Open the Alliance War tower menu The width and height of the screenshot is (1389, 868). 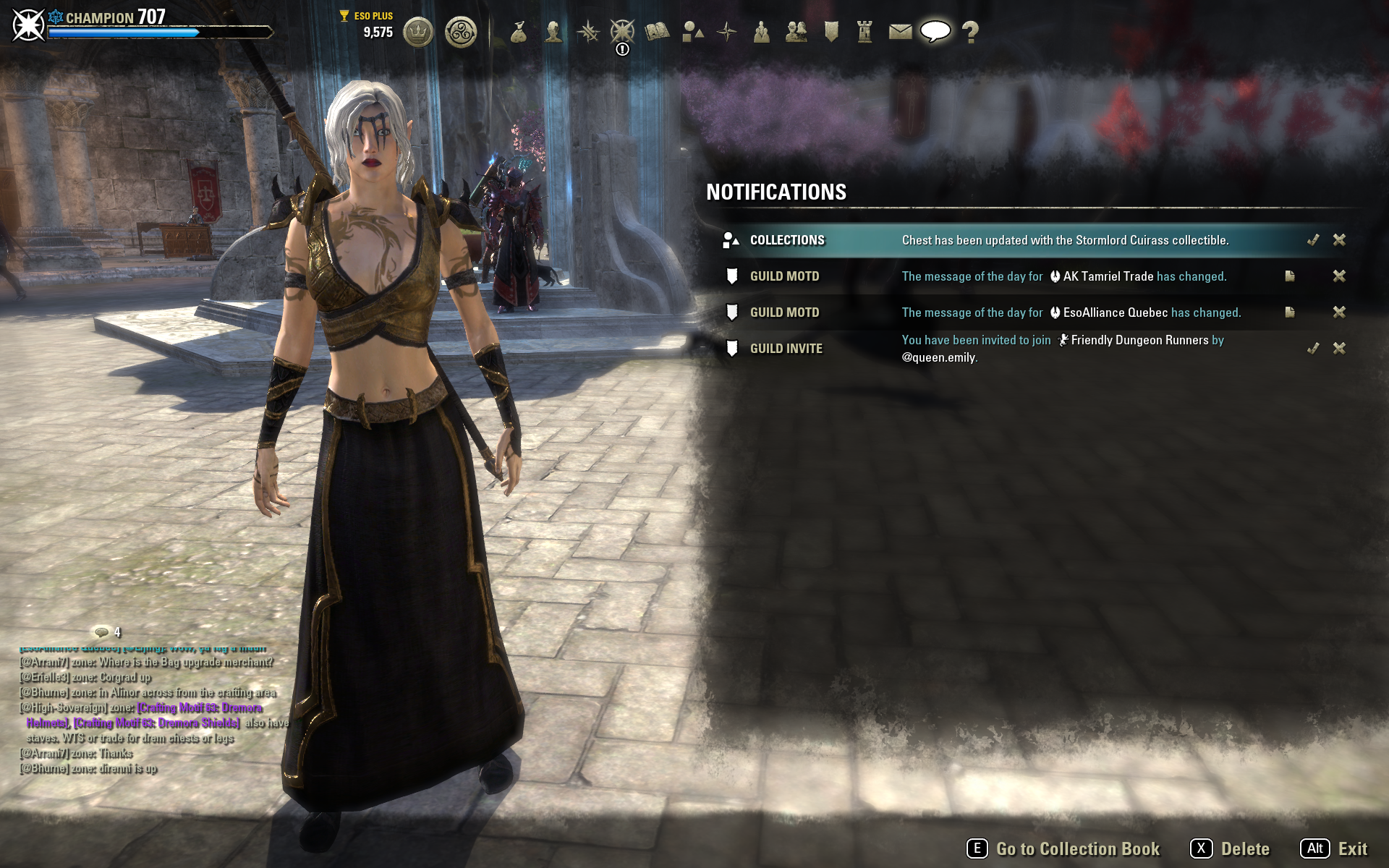865,32
